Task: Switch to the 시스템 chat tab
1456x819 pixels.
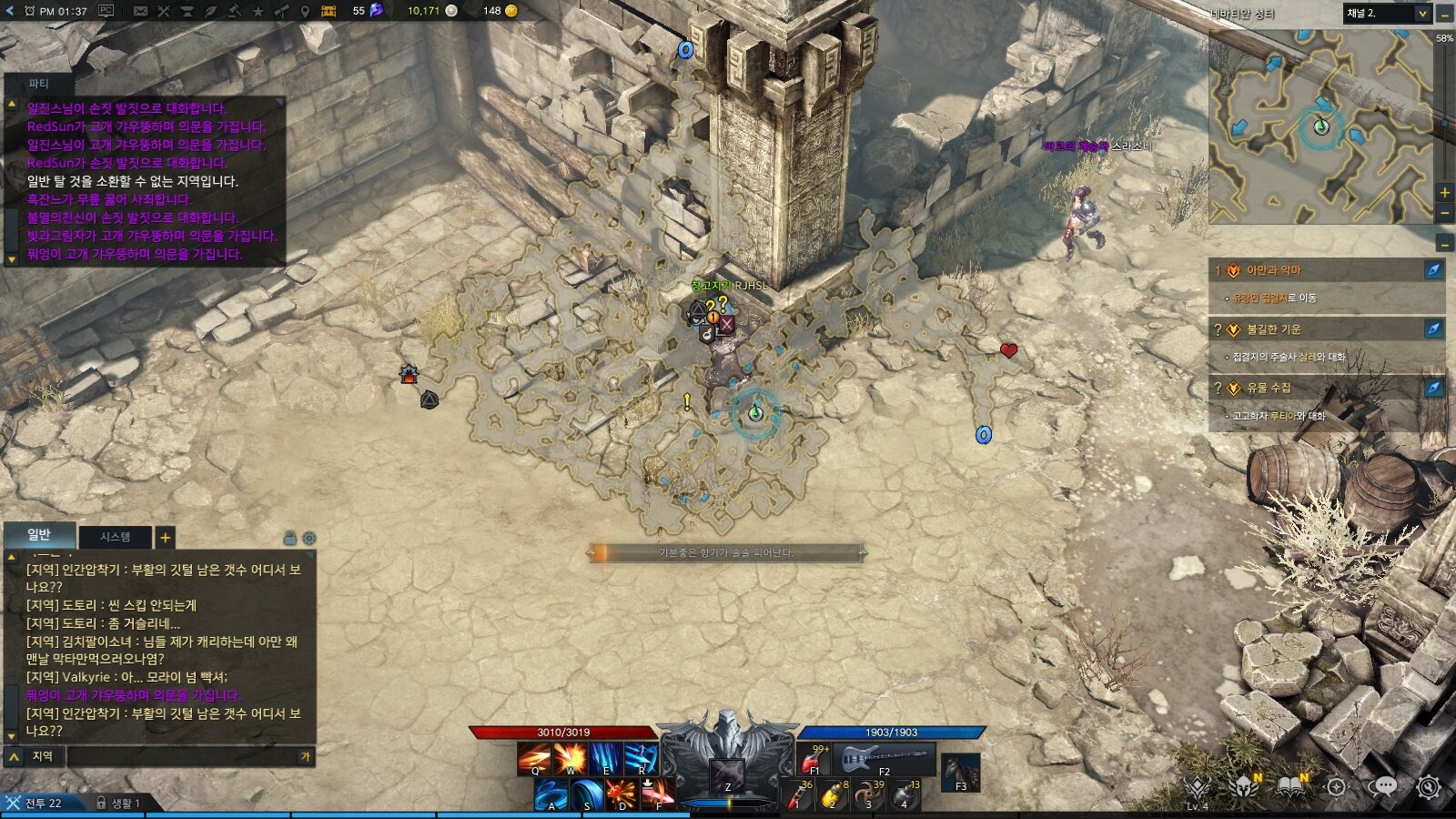Action: point(115,537)
